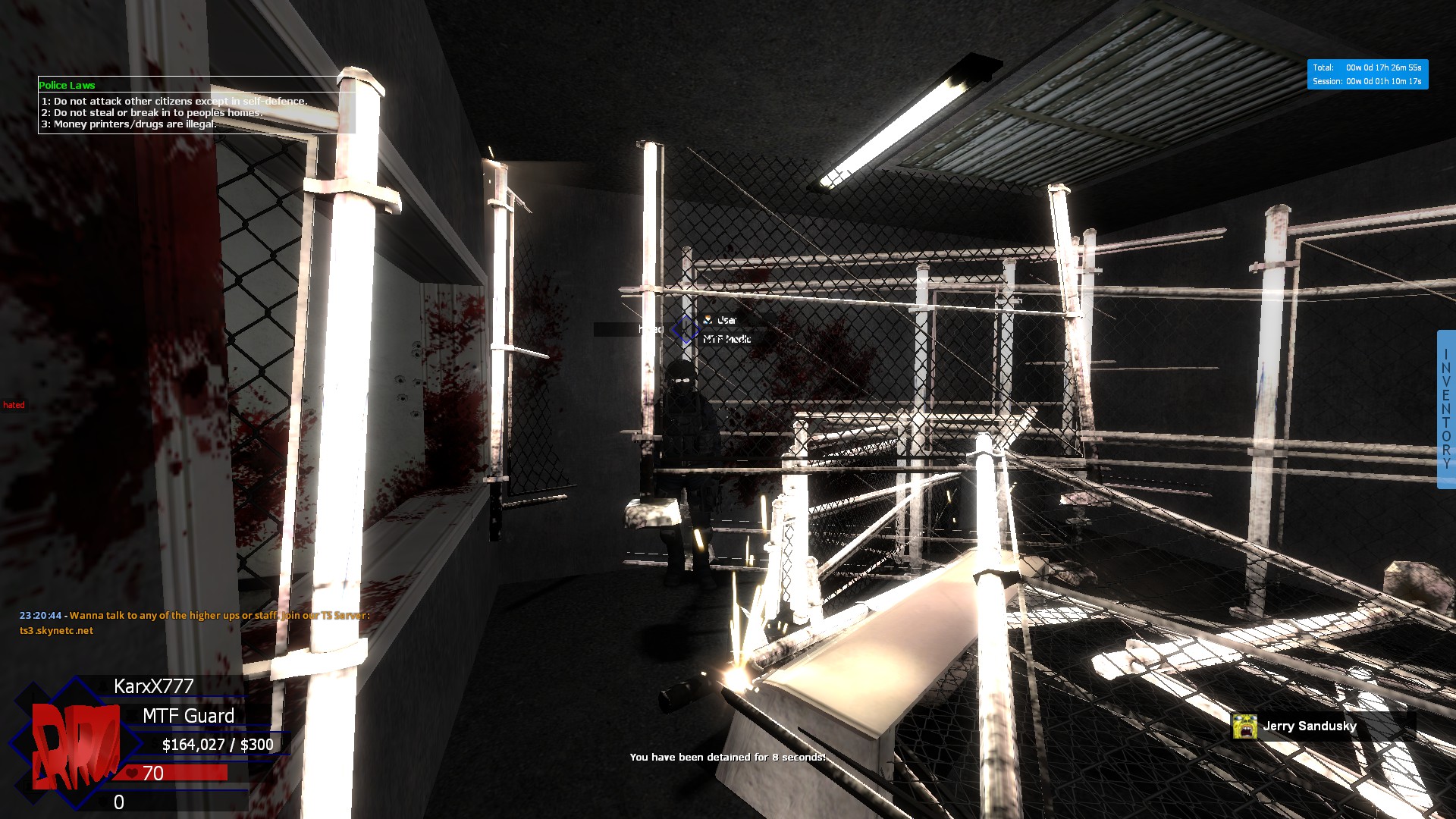Open the ts3.skynetc.net chat link

pos(57,630)
